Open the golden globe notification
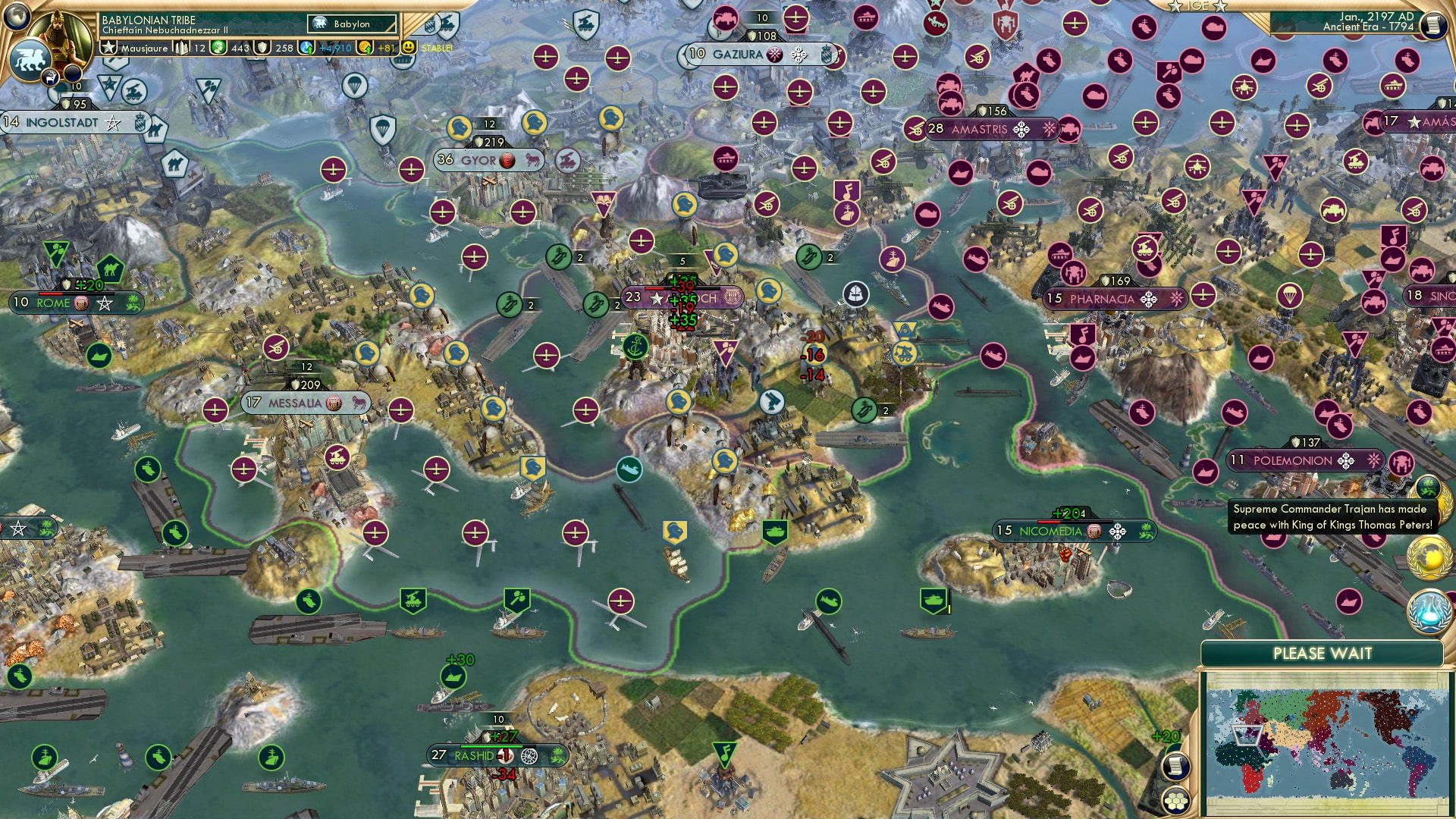The image size is (1456, 819). [1429, 557]
